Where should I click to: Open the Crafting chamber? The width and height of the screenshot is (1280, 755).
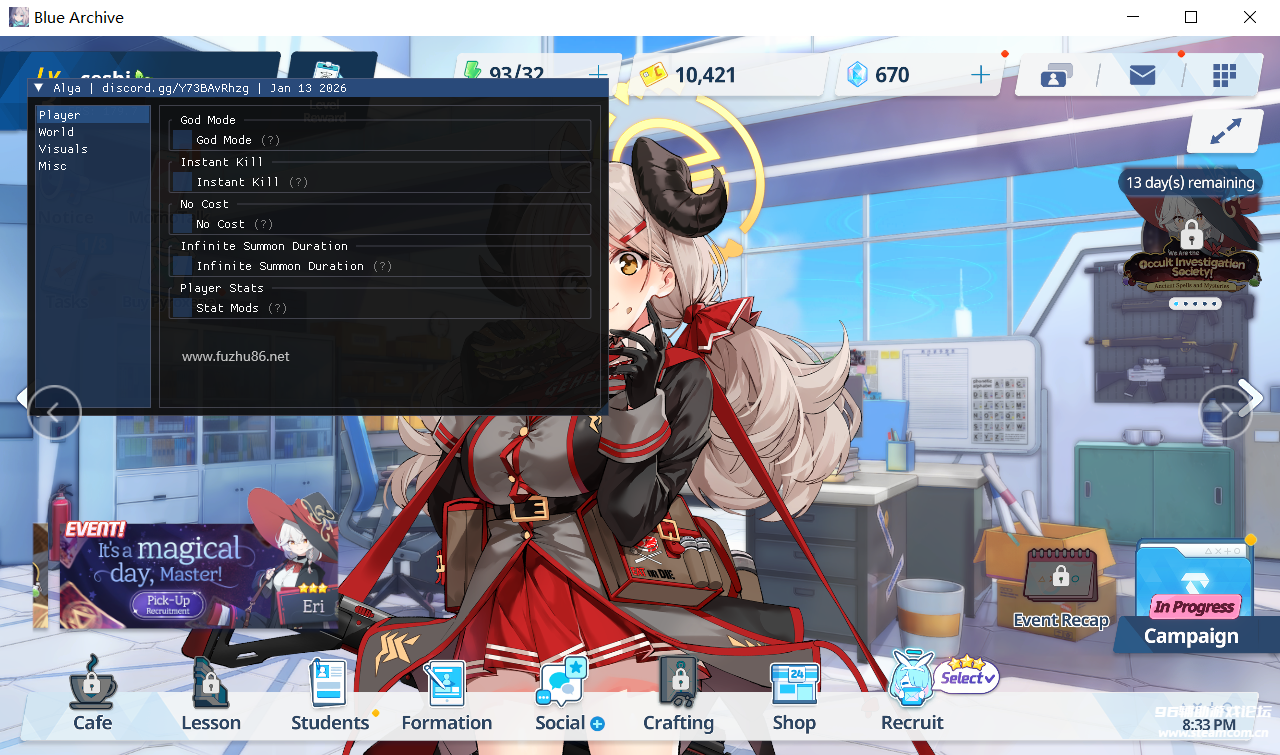click(677, 695)
